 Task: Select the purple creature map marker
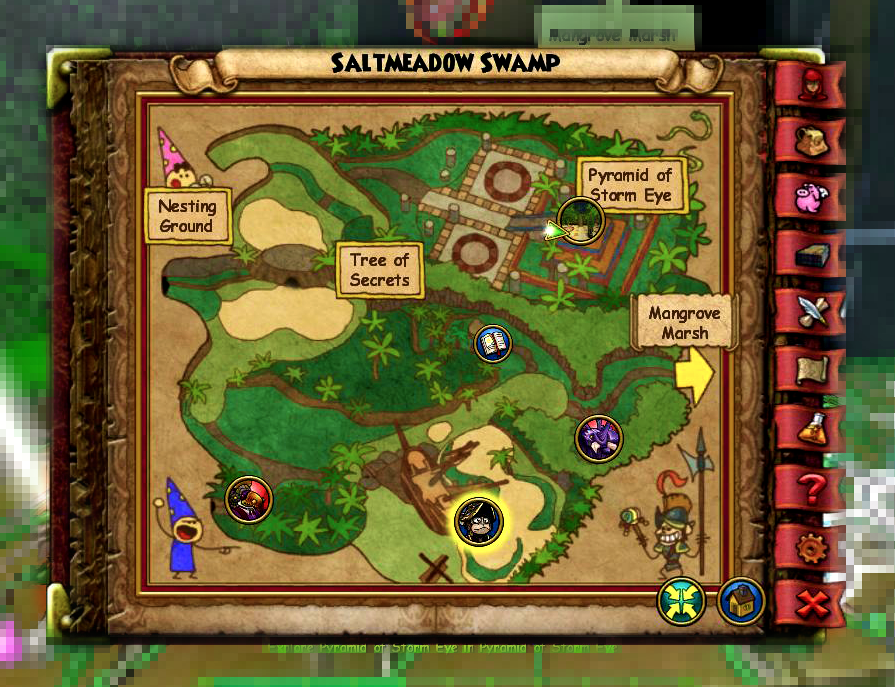click(599, 438)
